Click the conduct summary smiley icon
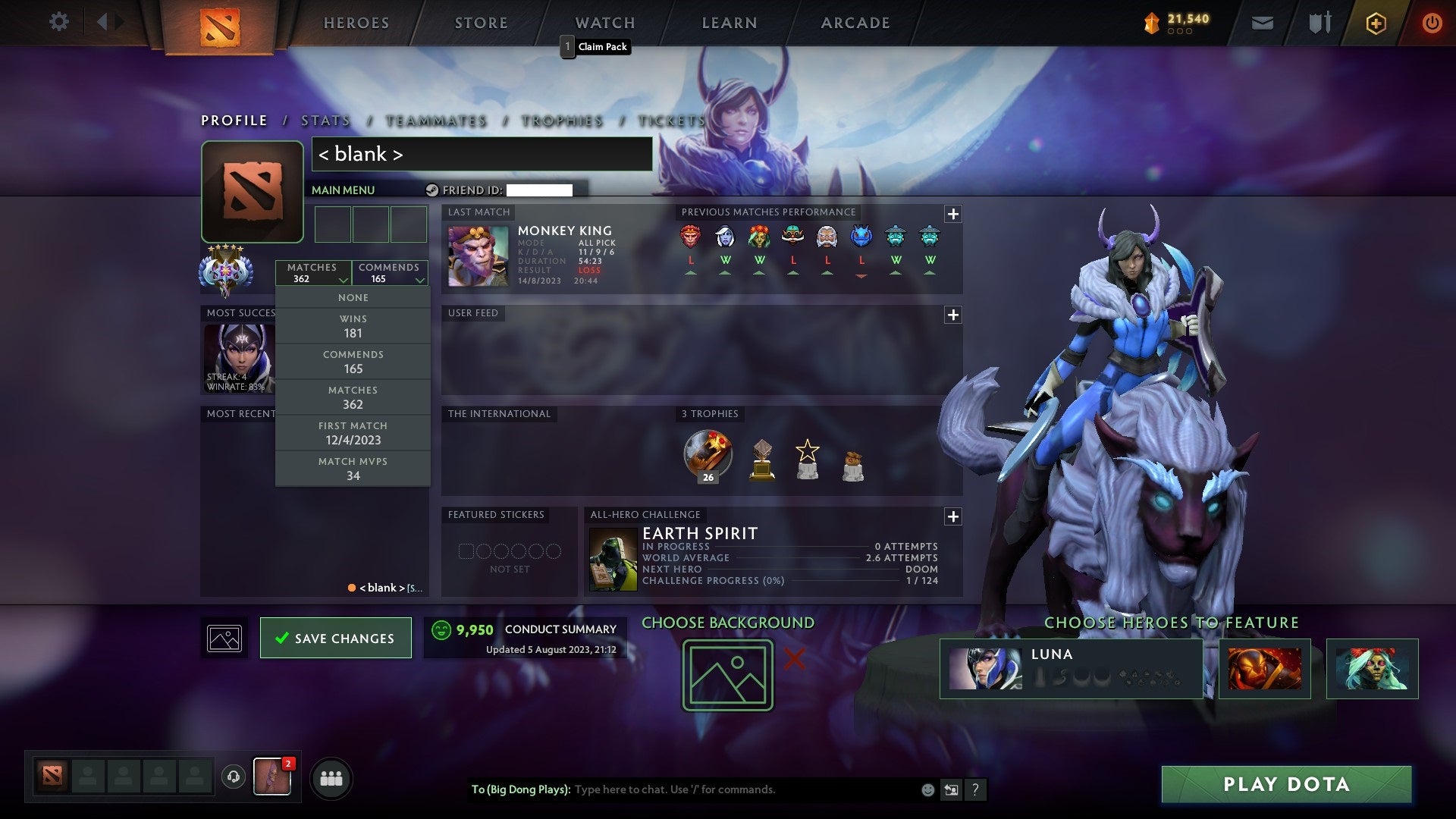 [442, 629]
